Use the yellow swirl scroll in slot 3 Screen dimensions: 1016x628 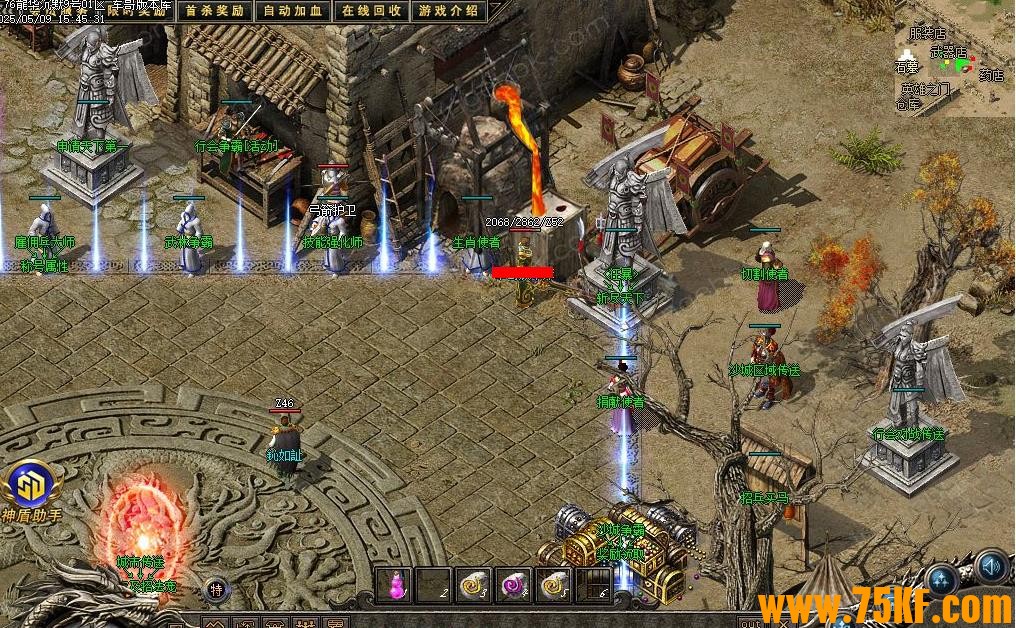[x=473, y=585]
